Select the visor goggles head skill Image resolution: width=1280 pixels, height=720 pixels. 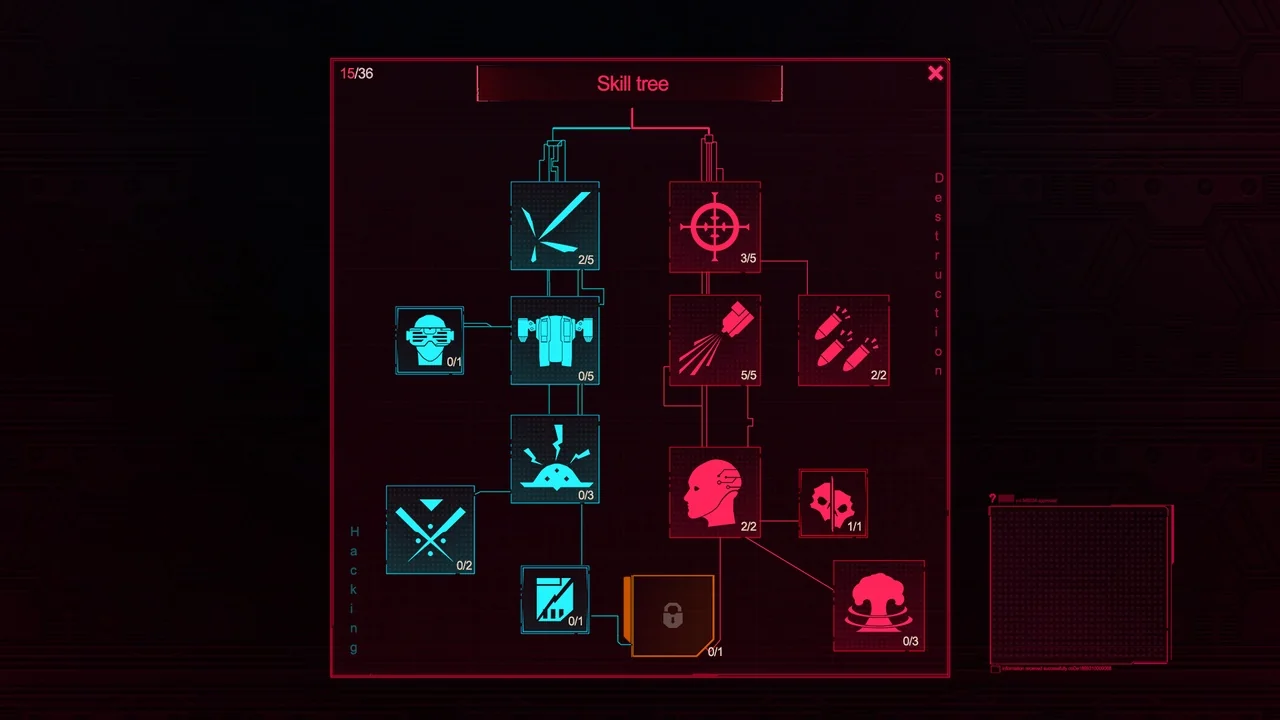click(x=429, y=340)
